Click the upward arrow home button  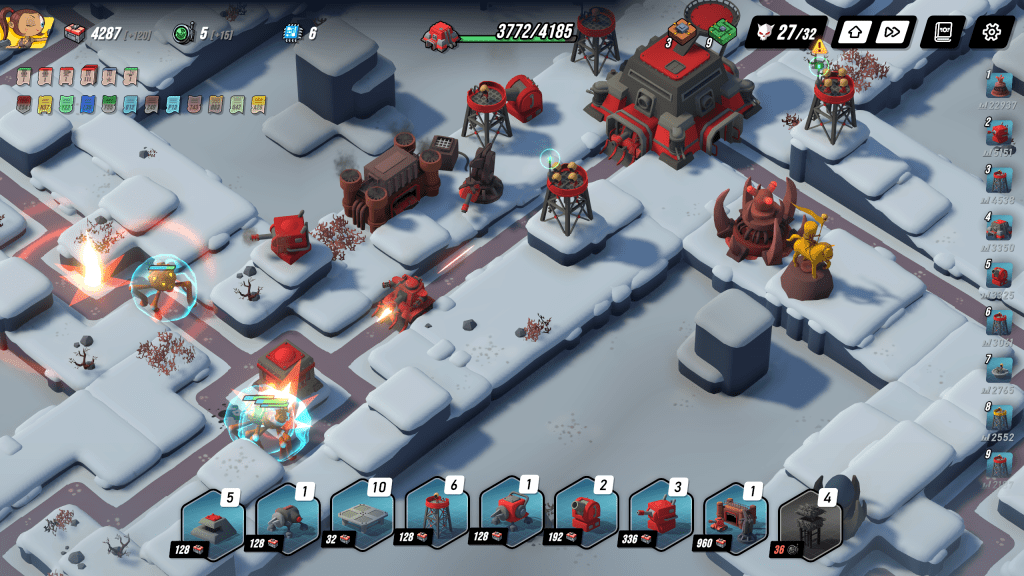coord(853,32)
